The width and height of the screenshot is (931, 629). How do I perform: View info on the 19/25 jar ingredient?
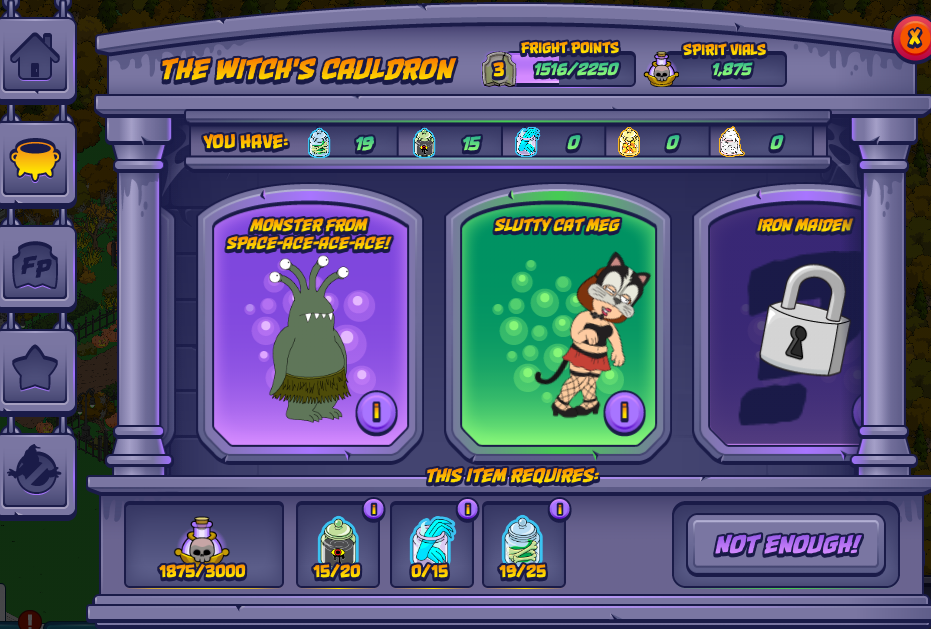[x=560, y=509]
